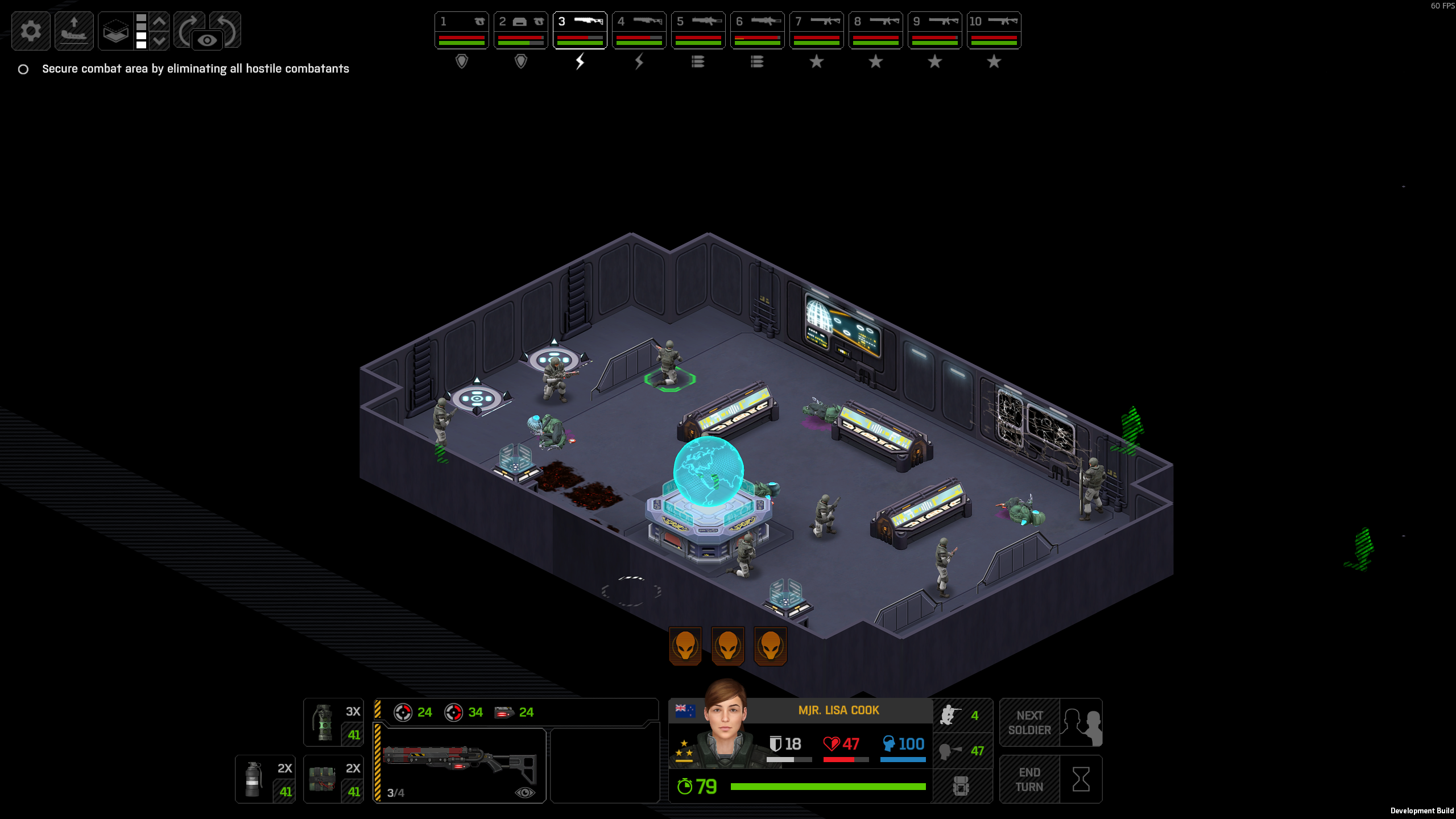This screenshot has height=819, width=1456.
Task: Select the green gas grenade slot
Action: tap(333, 722)
